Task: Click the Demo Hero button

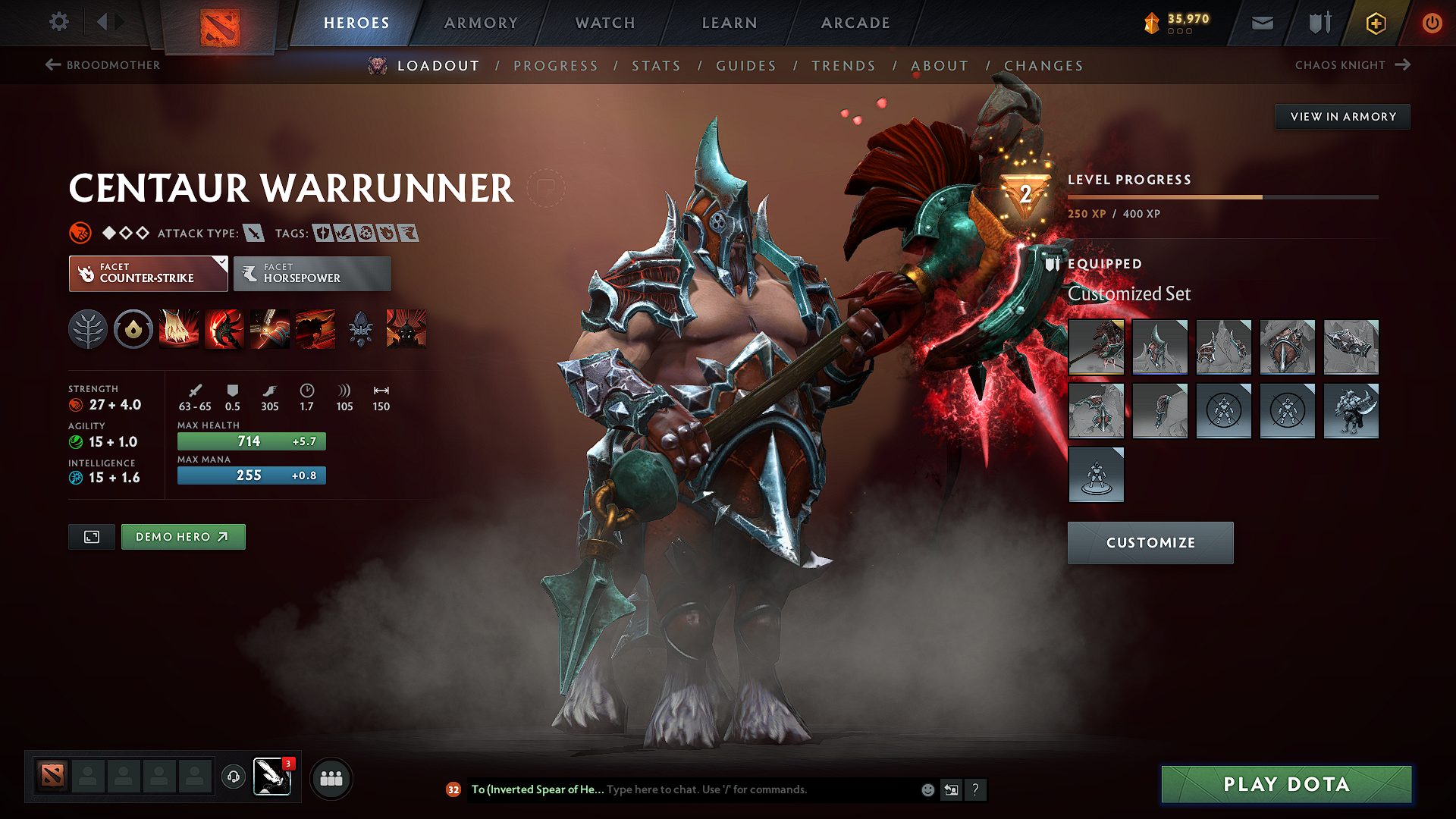Action: pyautogui.click(x=183, y=536)
